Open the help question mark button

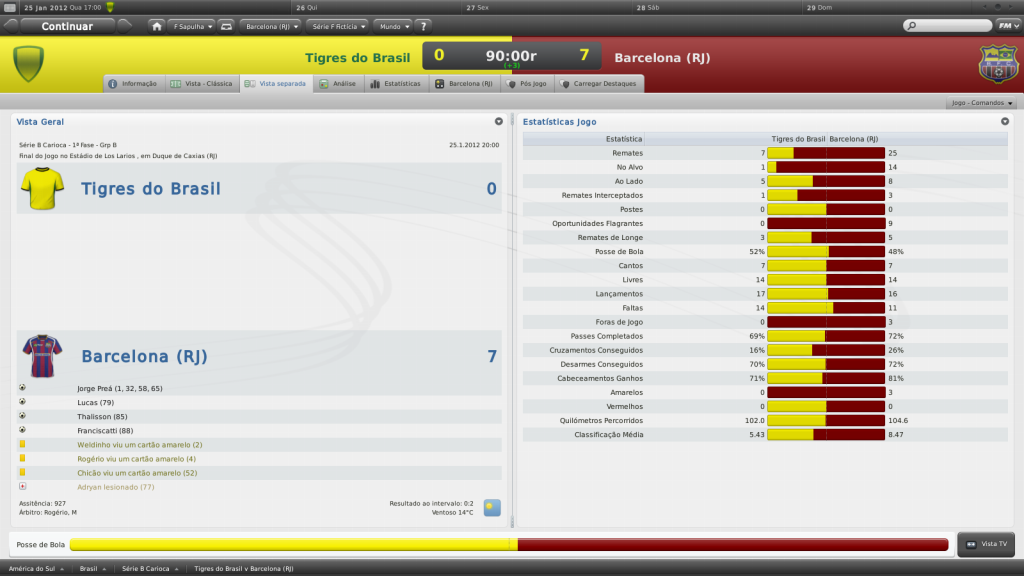point(424,26)
